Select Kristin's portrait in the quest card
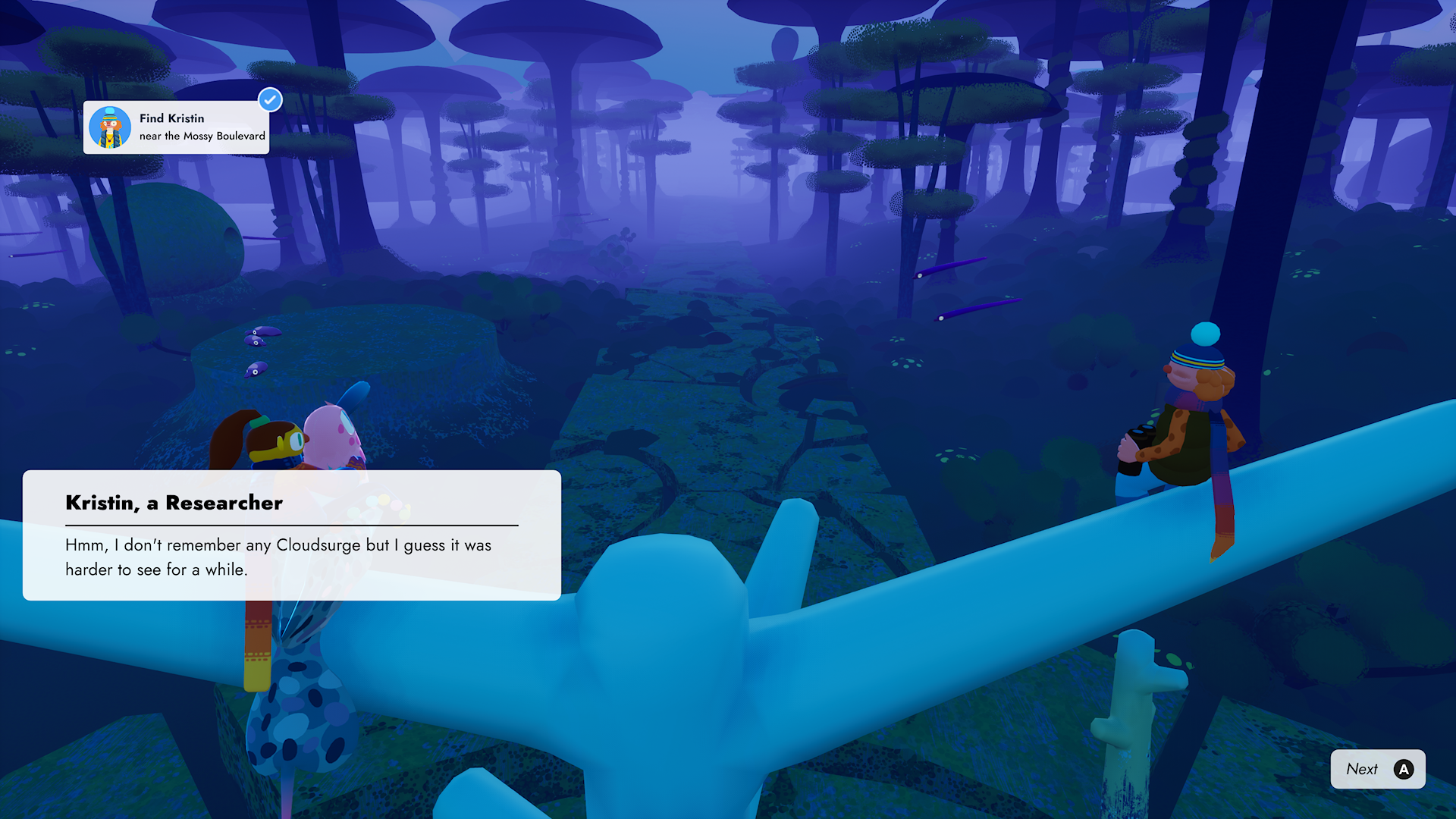Screen dimensions: 1456x819 coord(110,127)
